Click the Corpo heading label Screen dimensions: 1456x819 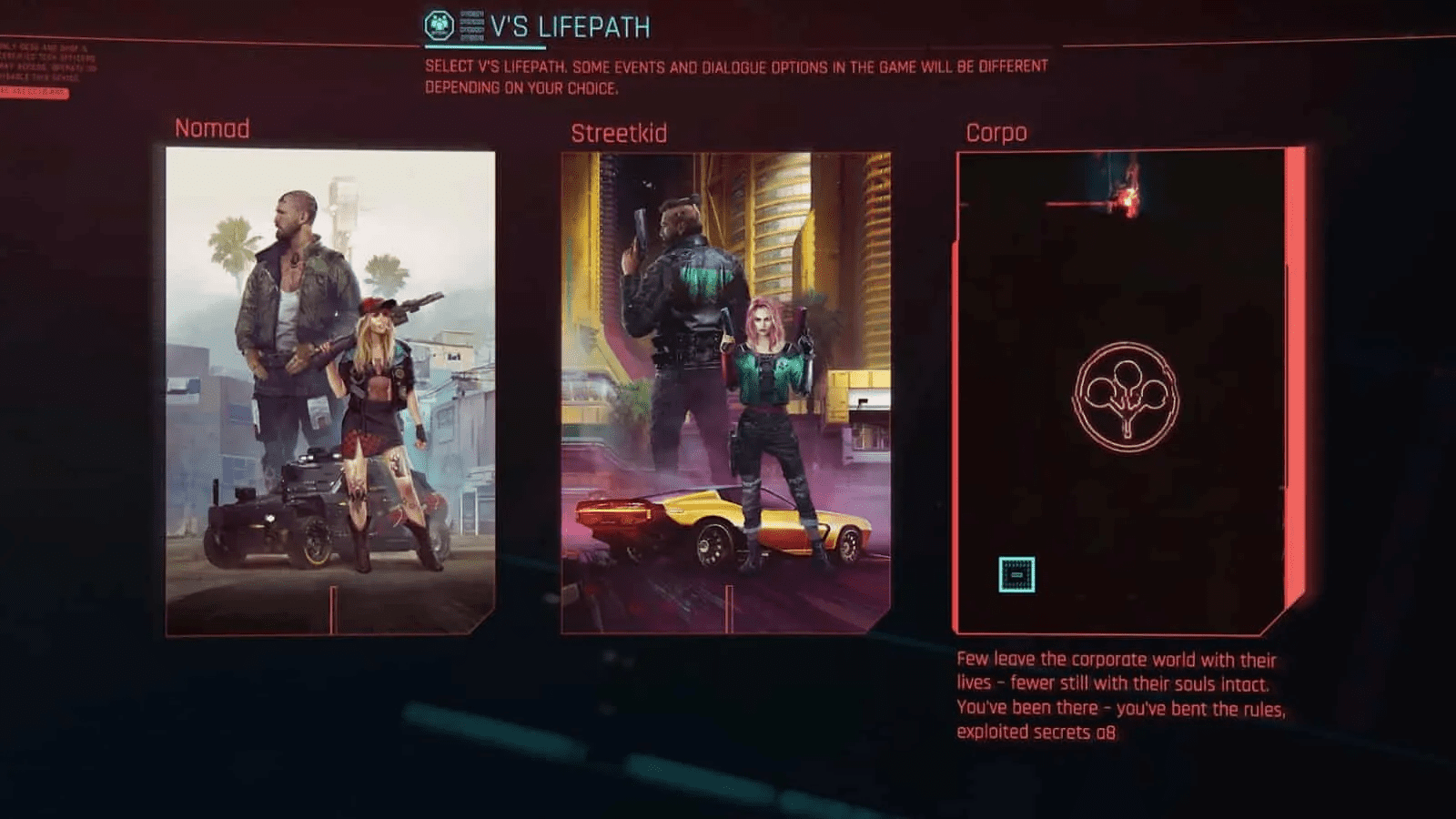[997, 132]
